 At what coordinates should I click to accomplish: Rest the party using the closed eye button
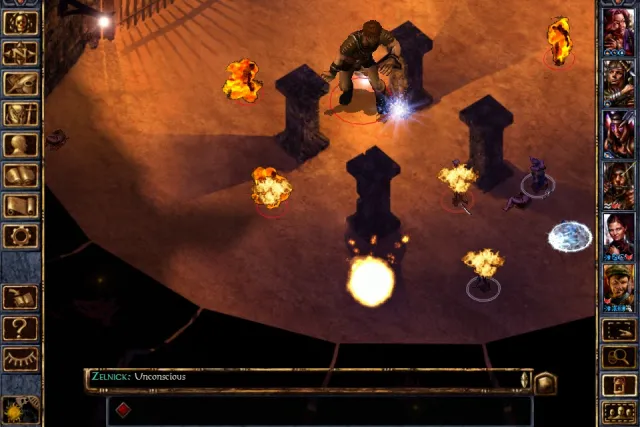pyautogui.click(x=20, y=358)
